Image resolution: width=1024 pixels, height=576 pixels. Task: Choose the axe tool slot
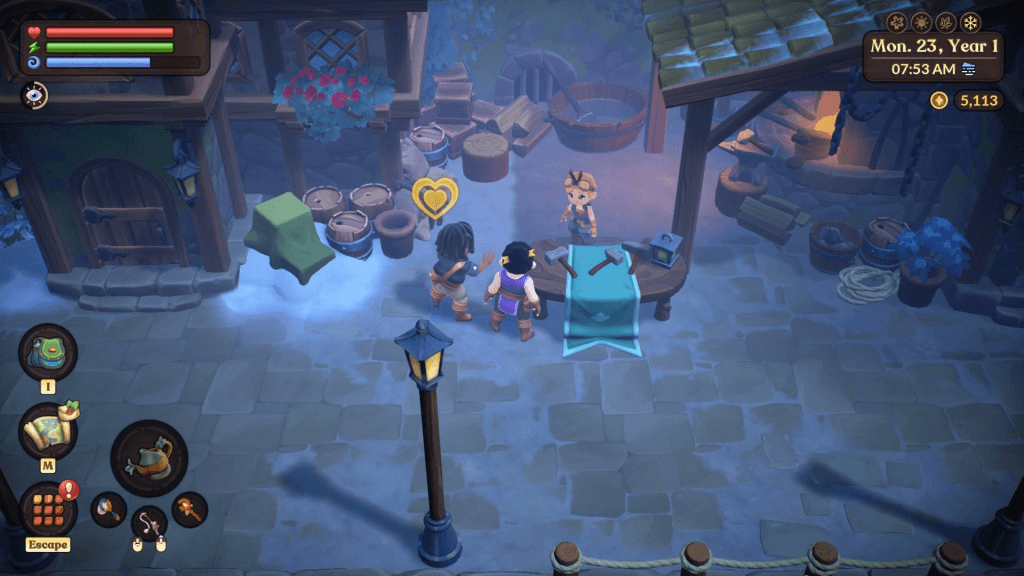(x=108, y=509)
